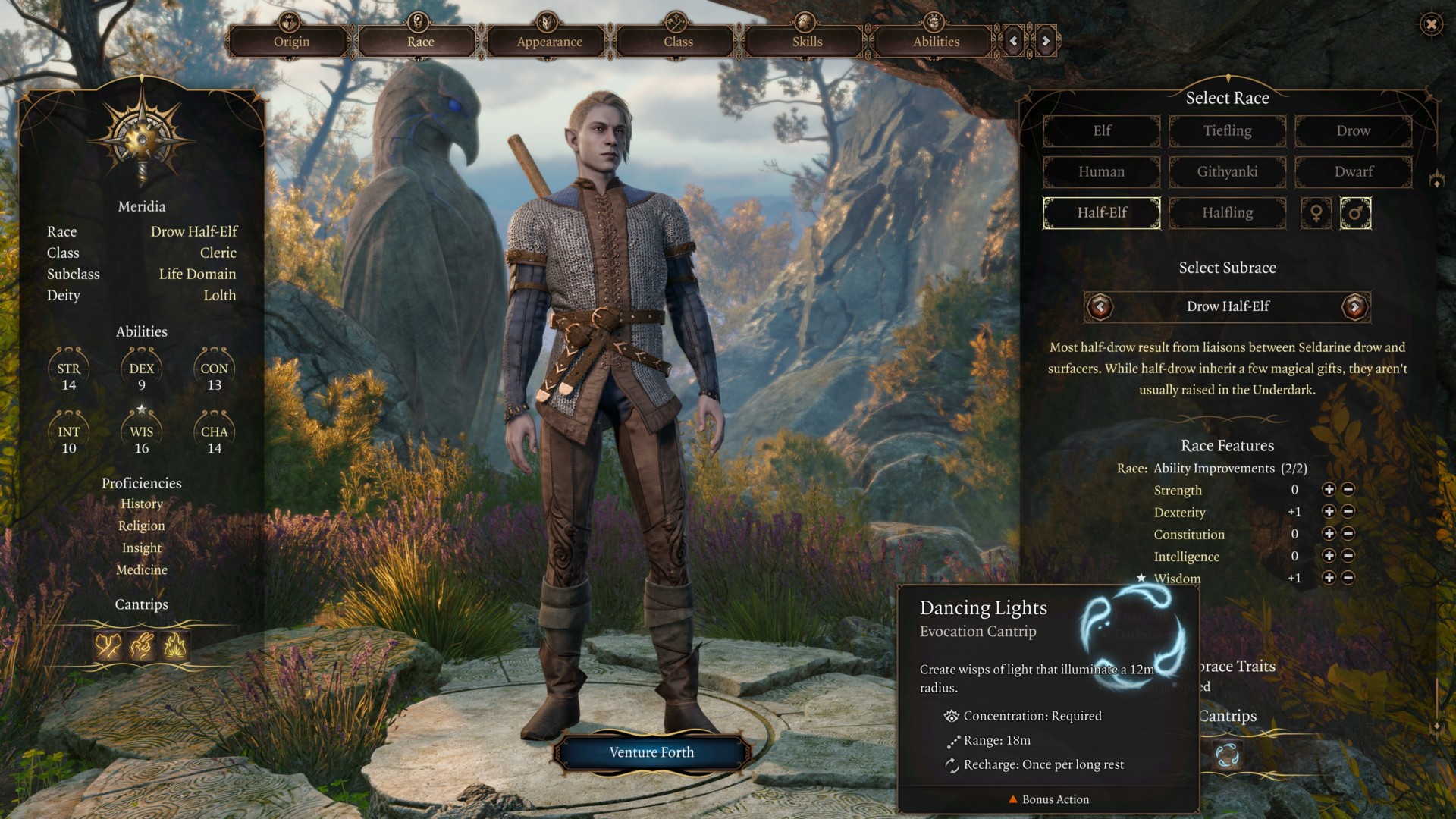Open the Appearance tab

tap(549, 42)
